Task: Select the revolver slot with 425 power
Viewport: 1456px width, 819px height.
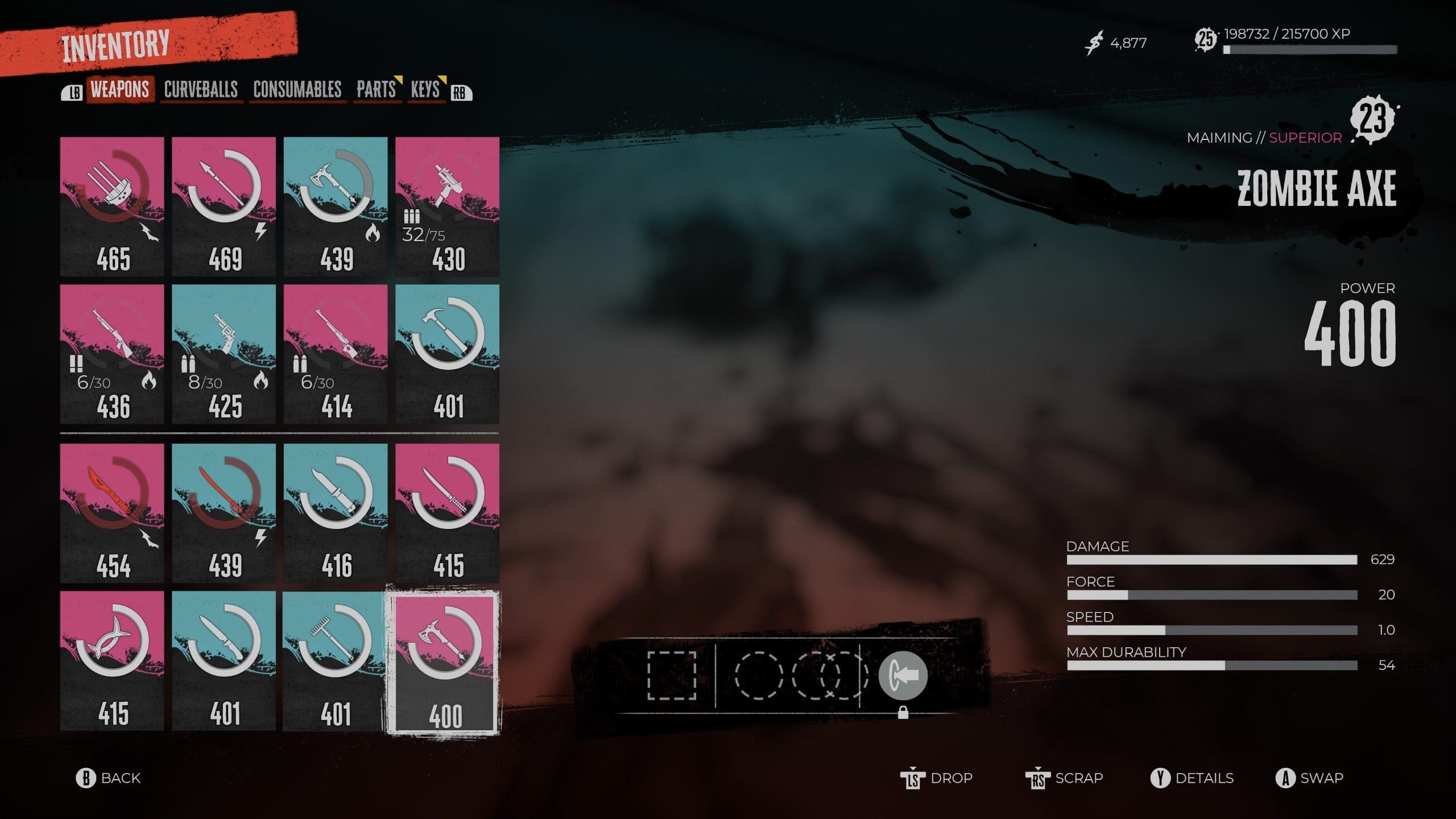Action: (x=224, y=354)
